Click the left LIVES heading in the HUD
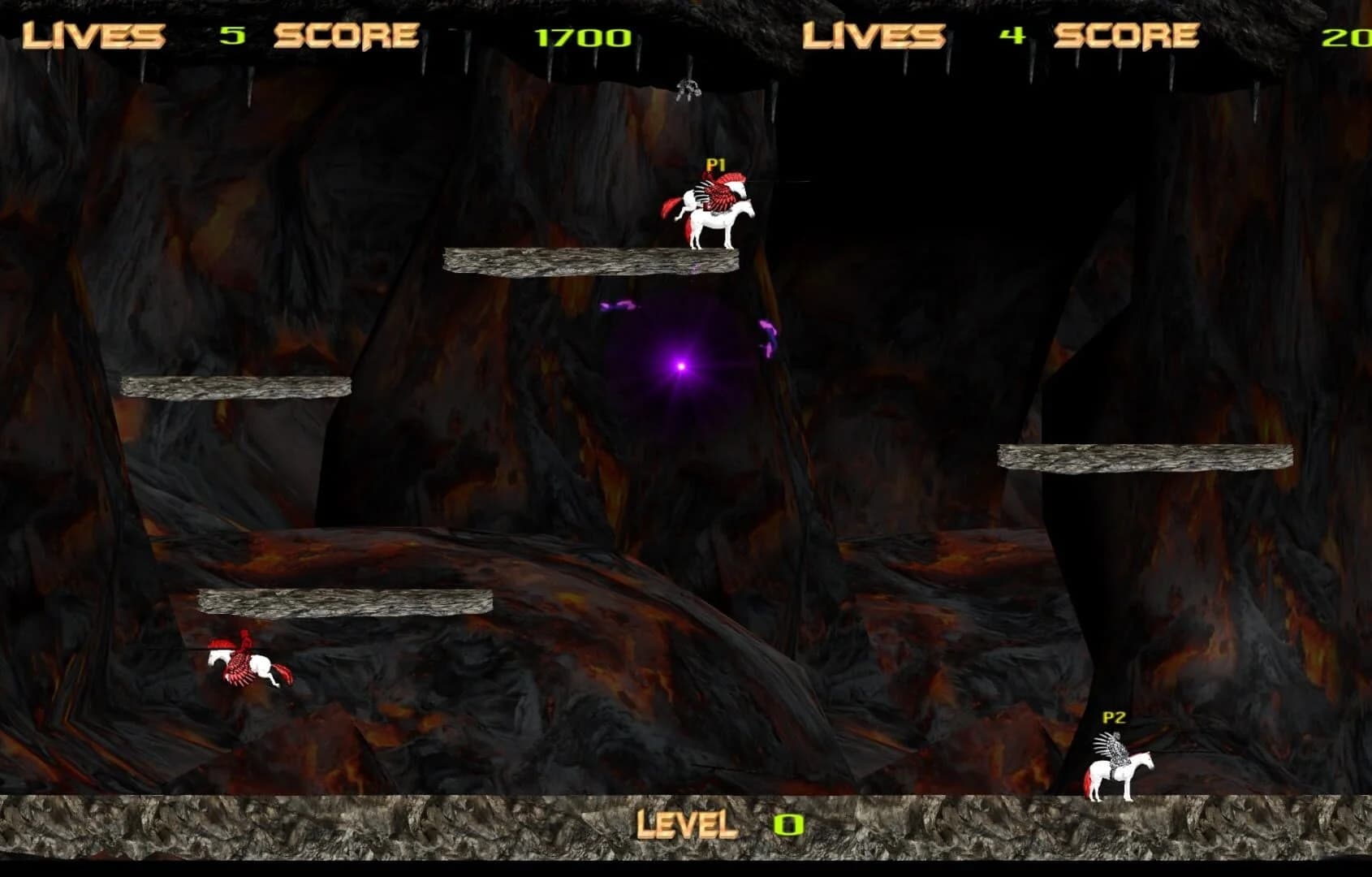This screenshot has width=1372, height=877. (92, 34)
